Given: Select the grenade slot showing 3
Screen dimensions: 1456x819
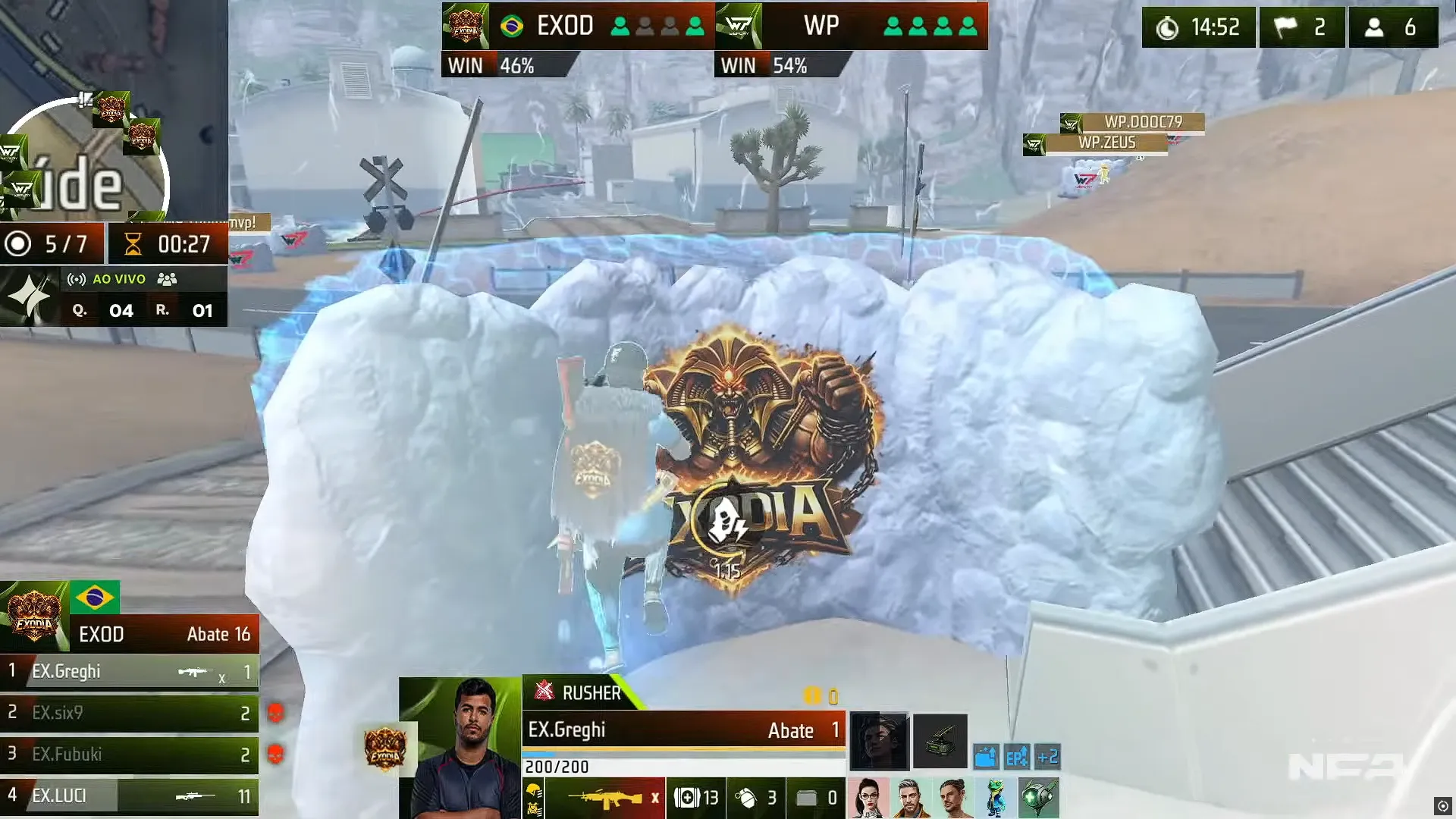Looking at the screenshot, I should pos(749,798).
